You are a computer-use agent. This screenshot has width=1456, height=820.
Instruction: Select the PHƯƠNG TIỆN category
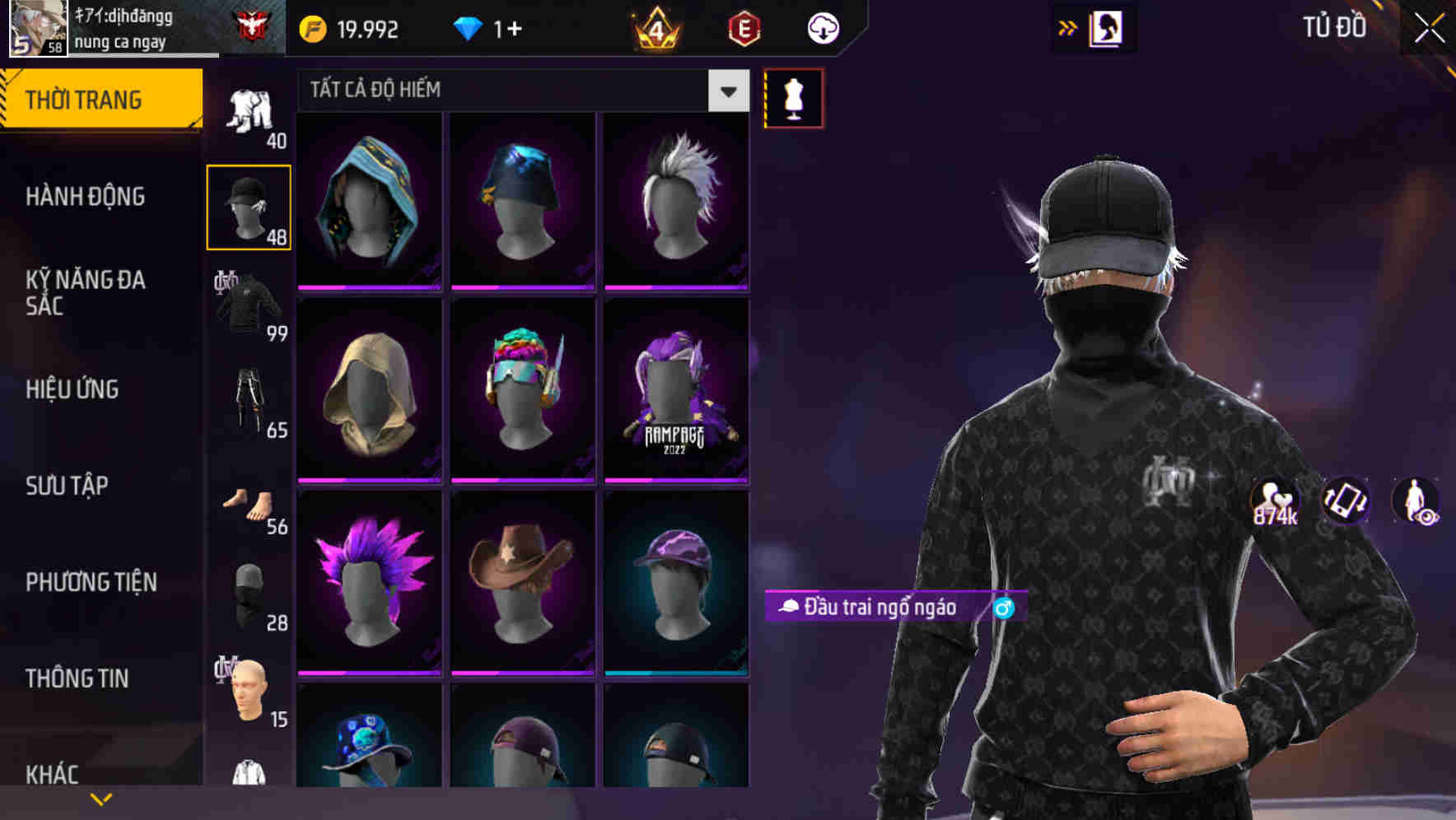click(89, 581)
